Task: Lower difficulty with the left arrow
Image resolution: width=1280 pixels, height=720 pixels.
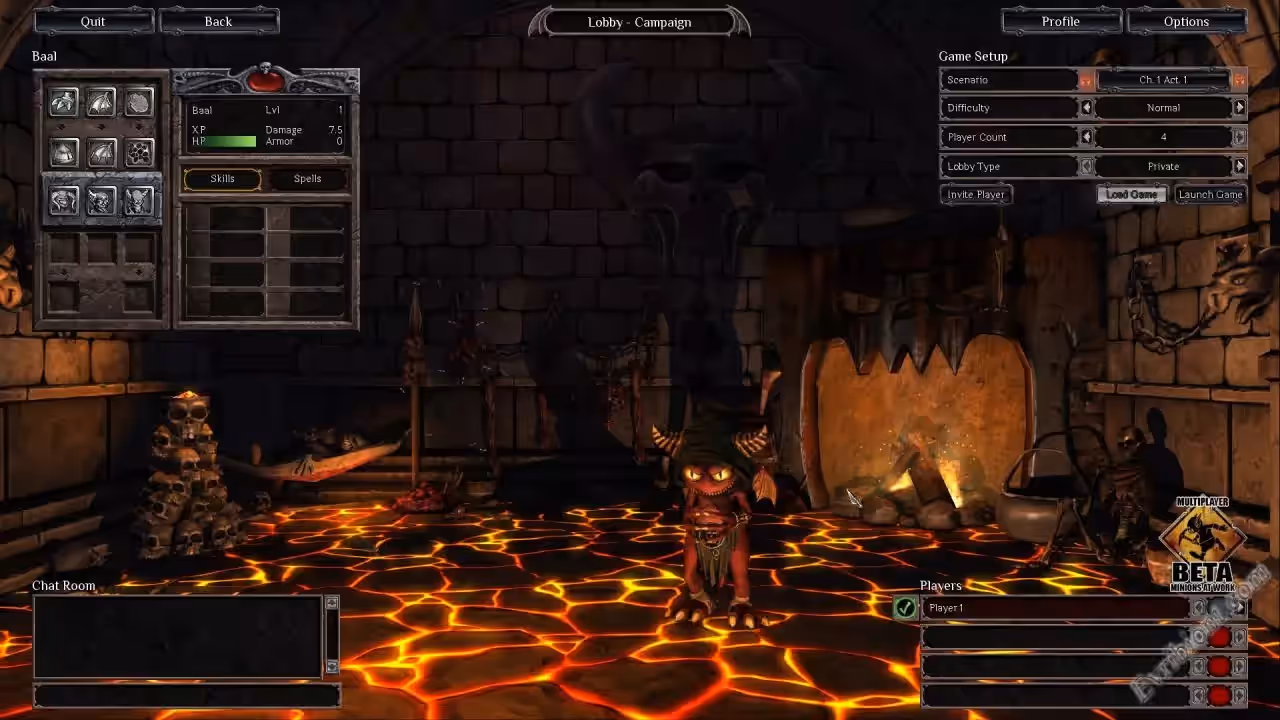Action: pos(1087,108)
